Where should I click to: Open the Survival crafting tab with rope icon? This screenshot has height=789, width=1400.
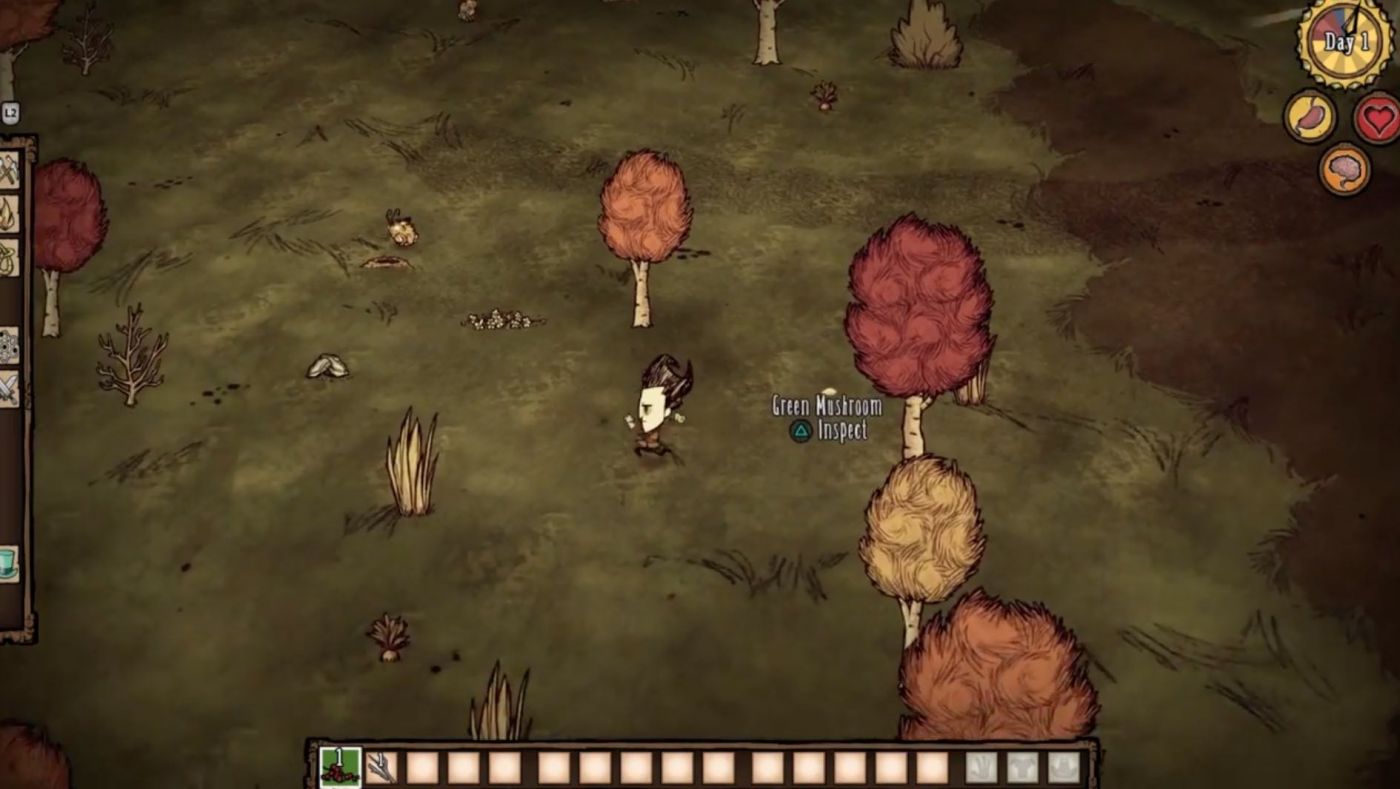[9, 256]
